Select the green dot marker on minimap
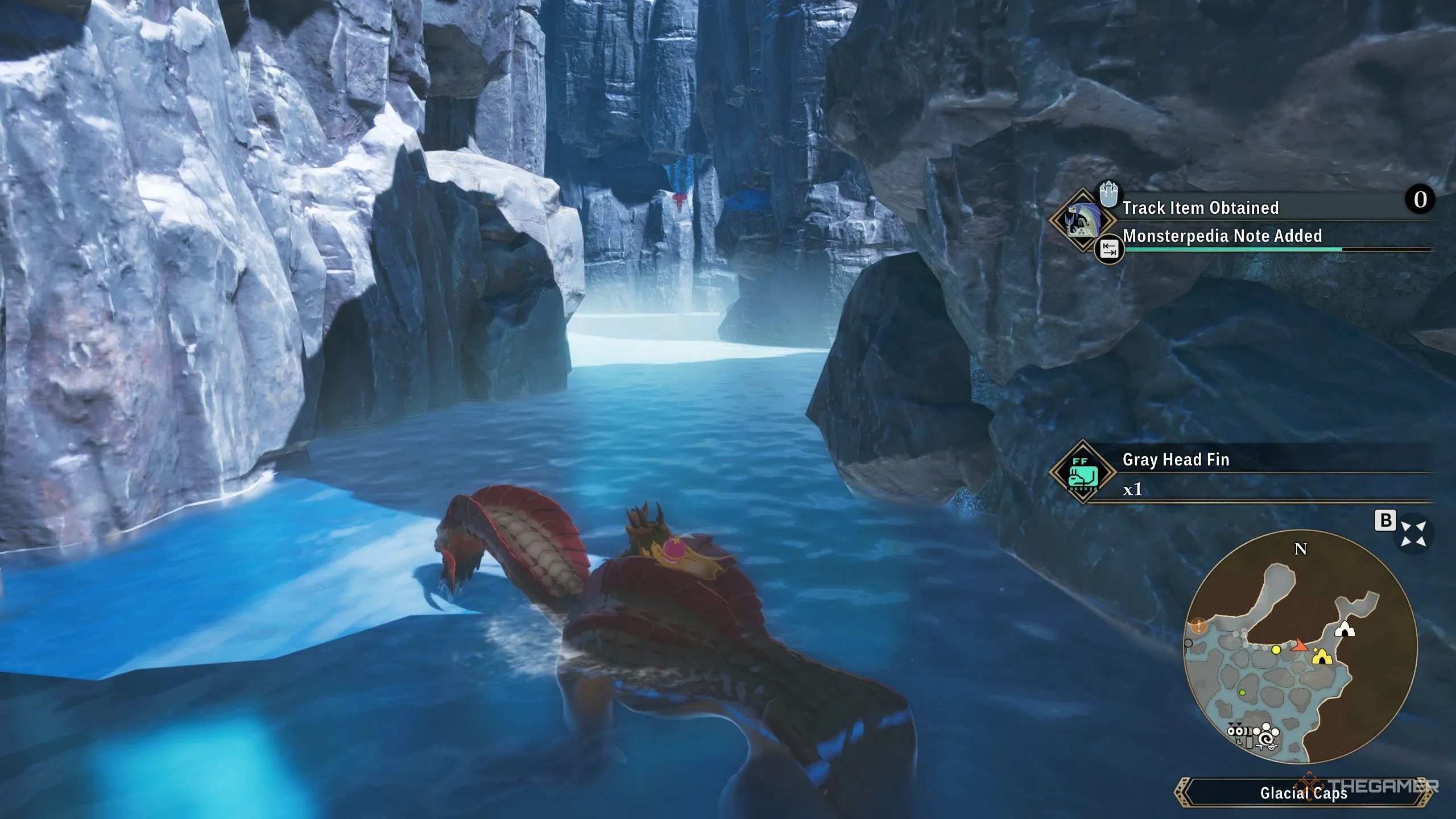The width and height of the screenshot is (1456, 819). click(x=1242, y=693)
